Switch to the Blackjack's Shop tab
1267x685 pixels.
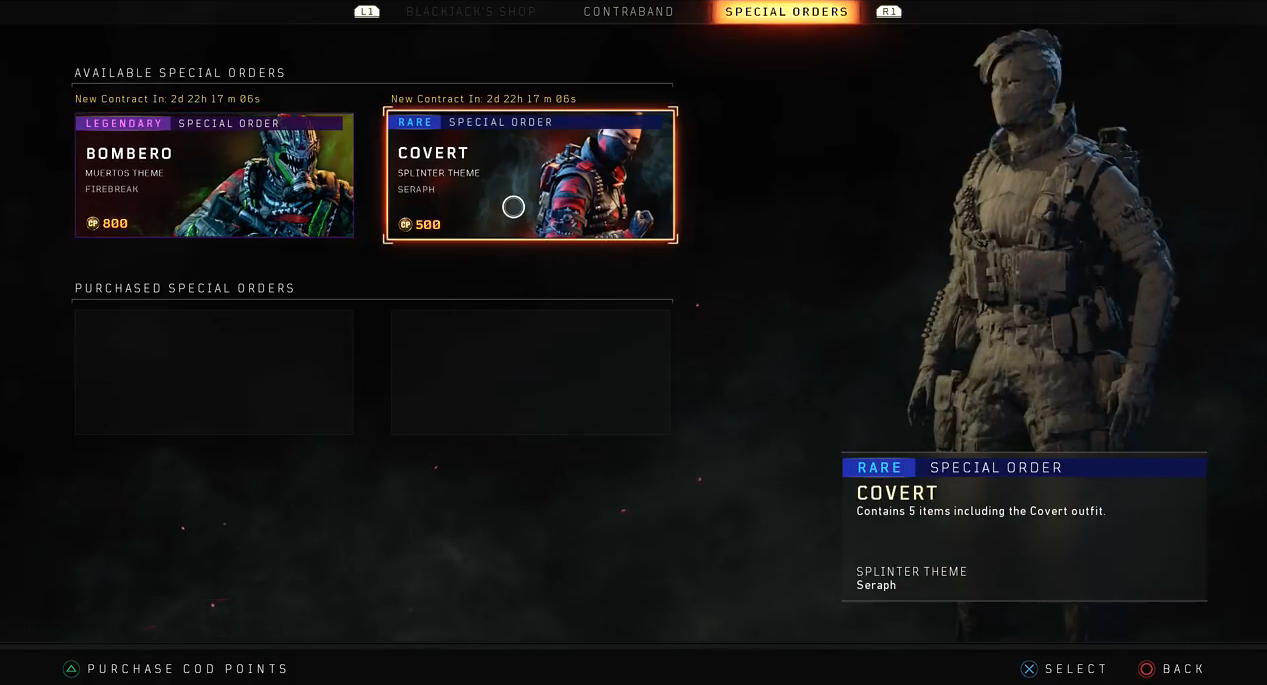pos(471,12)
